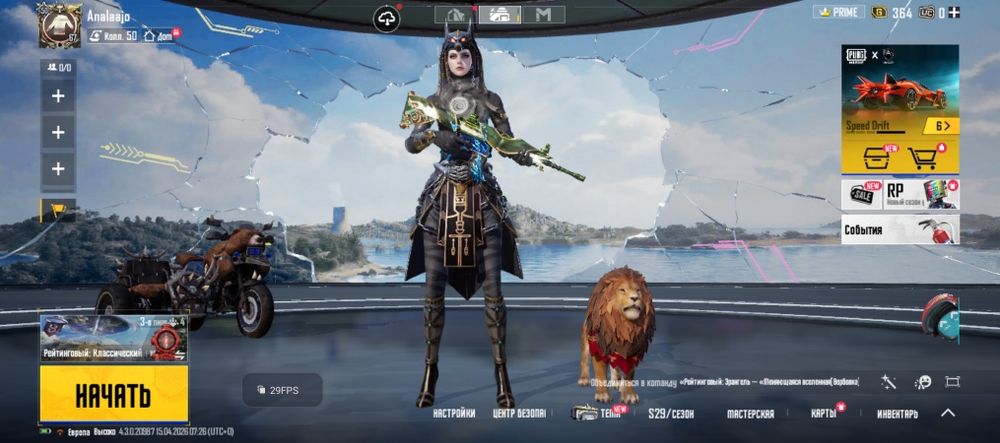Start the match with the НАЧАТЬ button
The width and height of the screenshot is (1000, 443).
click(113, 393)
